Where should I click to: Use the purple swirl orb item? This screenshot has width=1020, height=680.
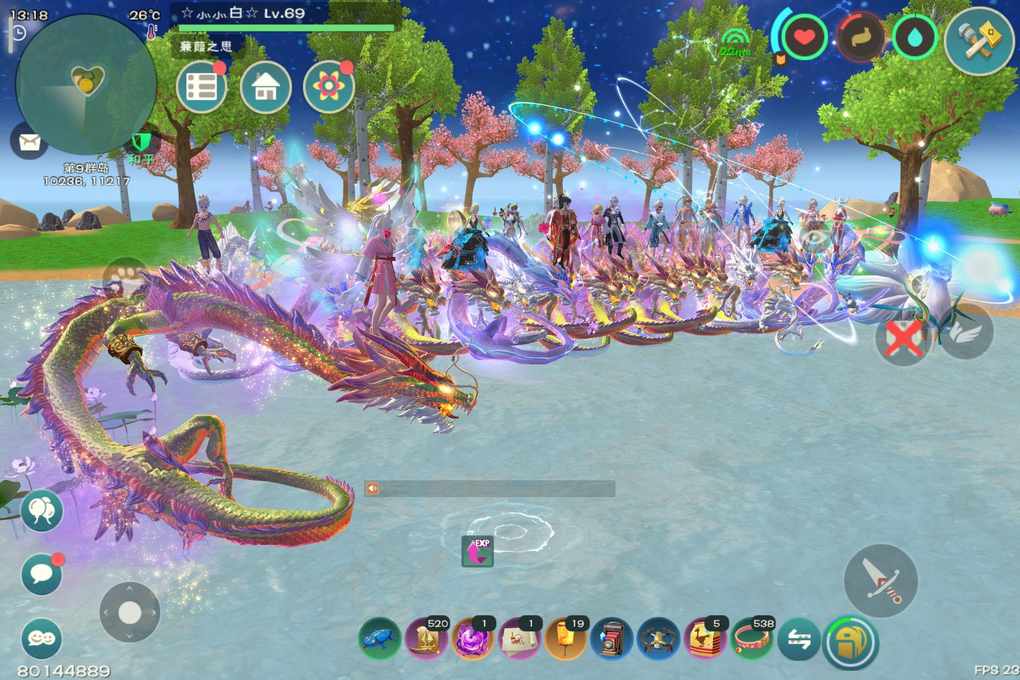click(x=472, y=639)
